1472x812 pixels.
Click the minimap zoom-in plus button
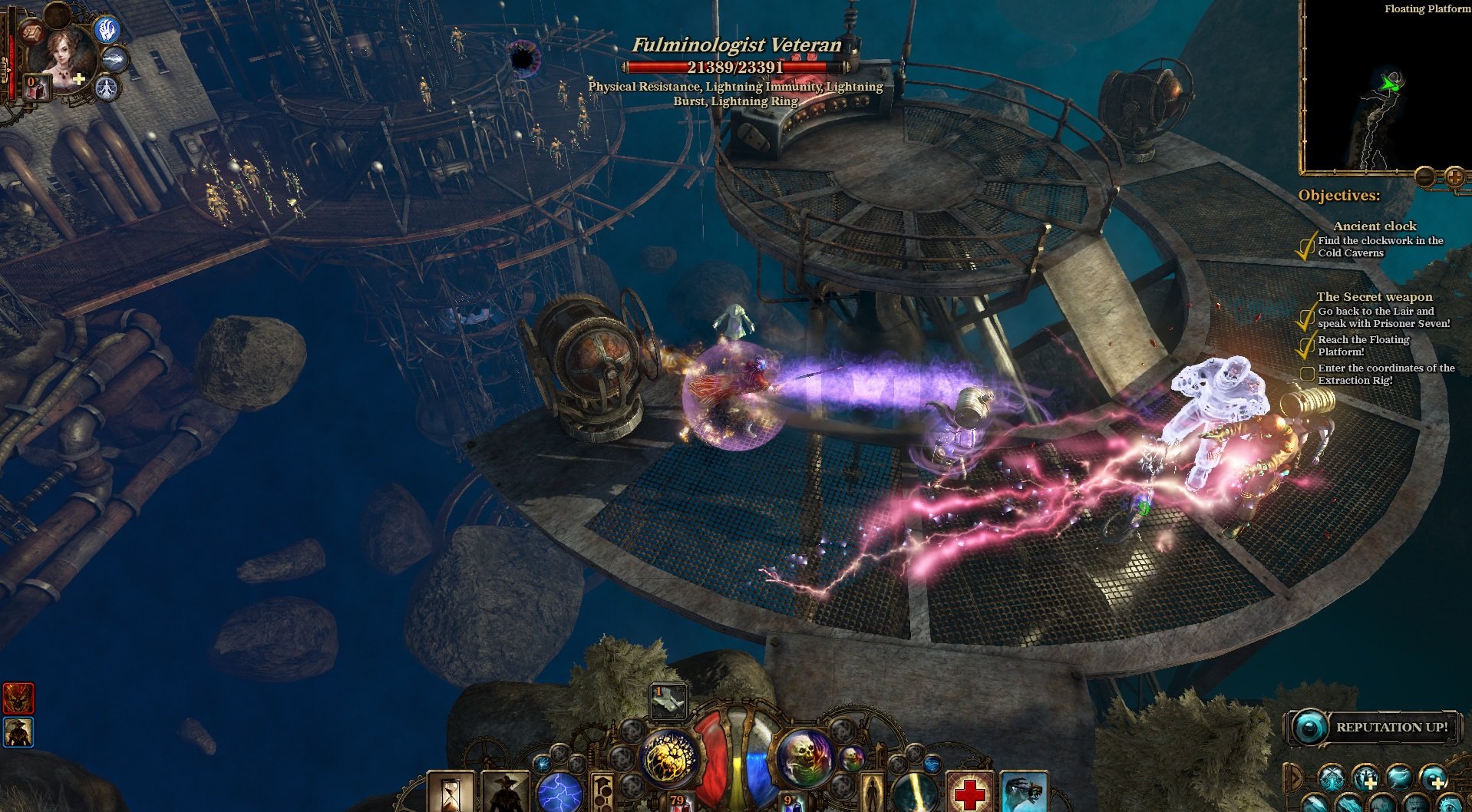tap(1454, 177)
